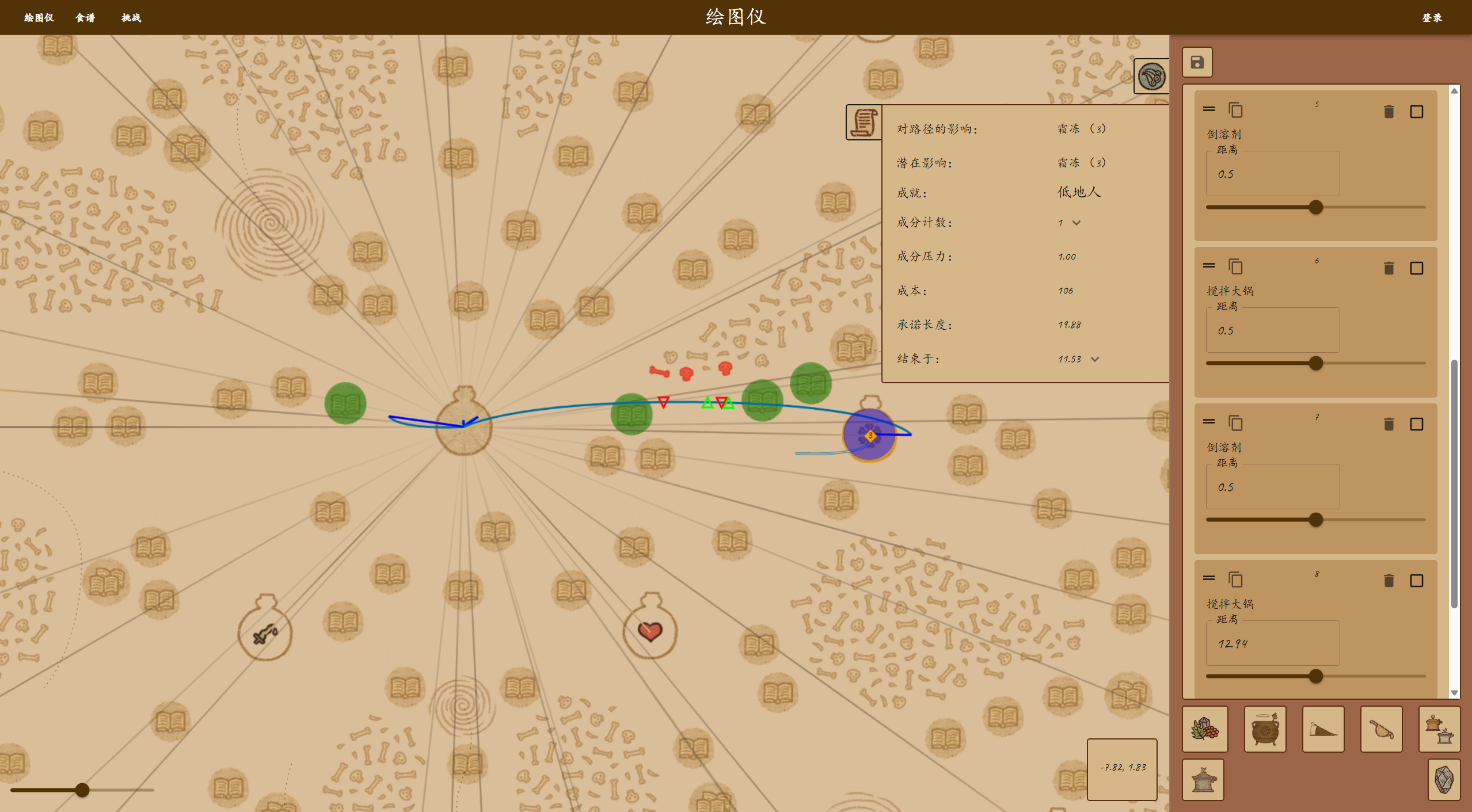Image resolution: width=1472 pixels, height=812 pixels.
Task: Add a stir cauldron step
Action: click(x=1265, y=730)
